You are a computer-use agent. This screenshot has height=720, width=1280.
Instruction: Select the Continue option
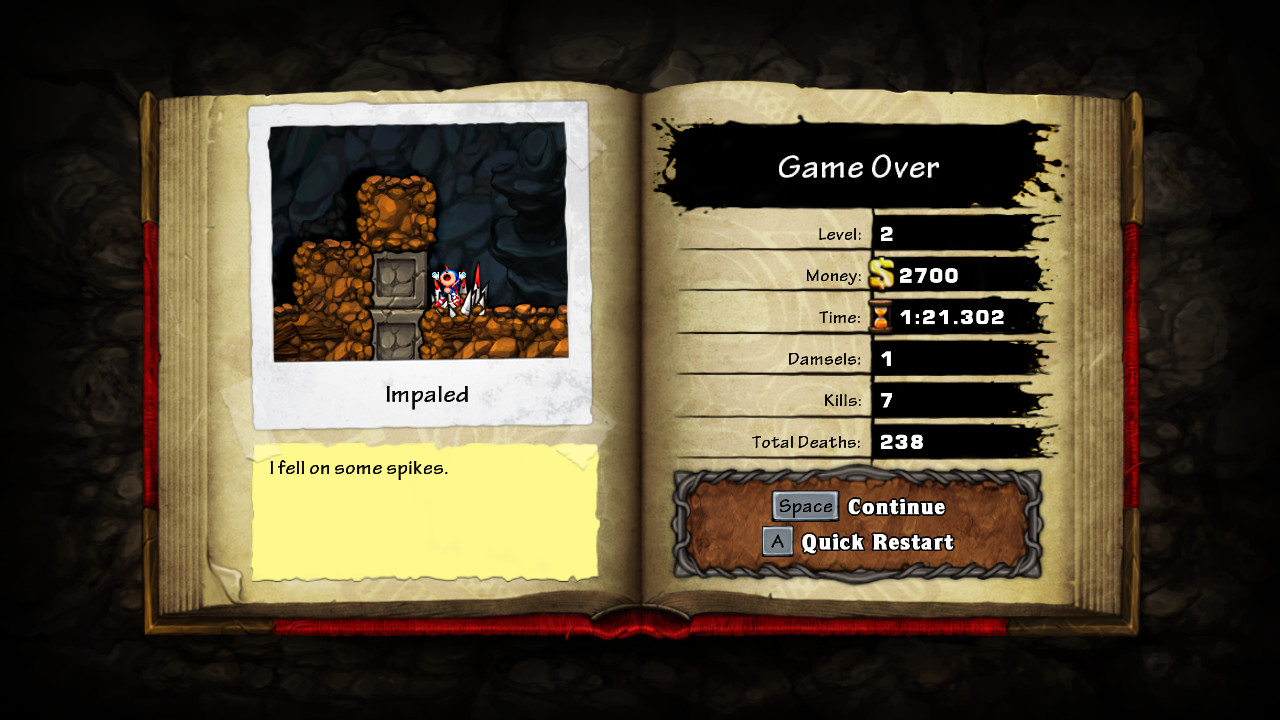[897, 506]
